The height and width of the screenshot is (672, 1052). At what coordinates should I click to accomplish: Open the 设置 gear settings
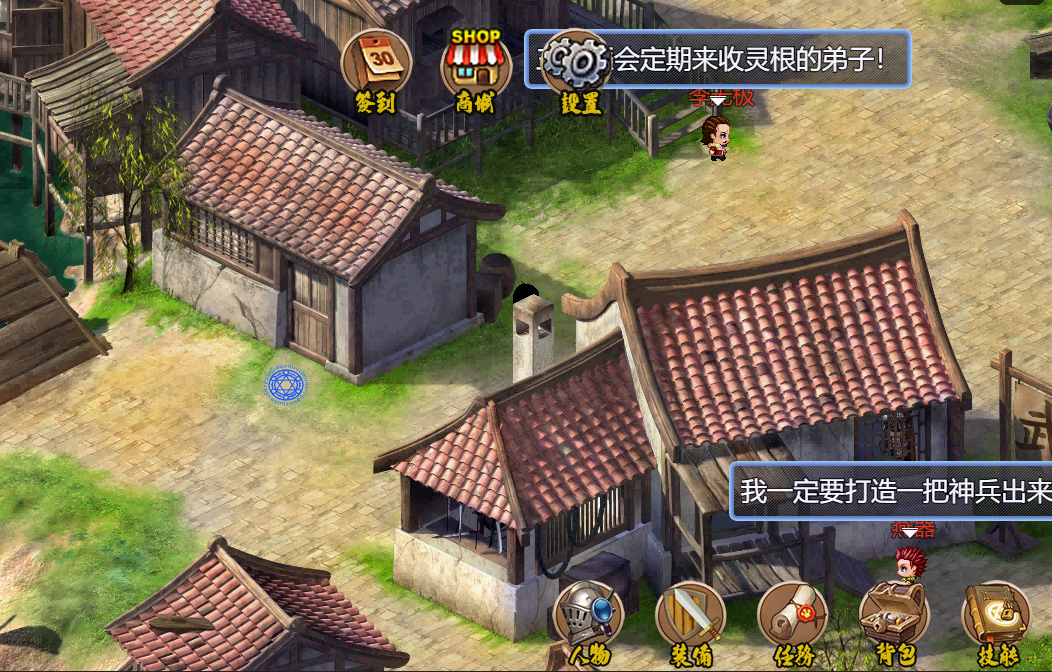pos(579,67)
